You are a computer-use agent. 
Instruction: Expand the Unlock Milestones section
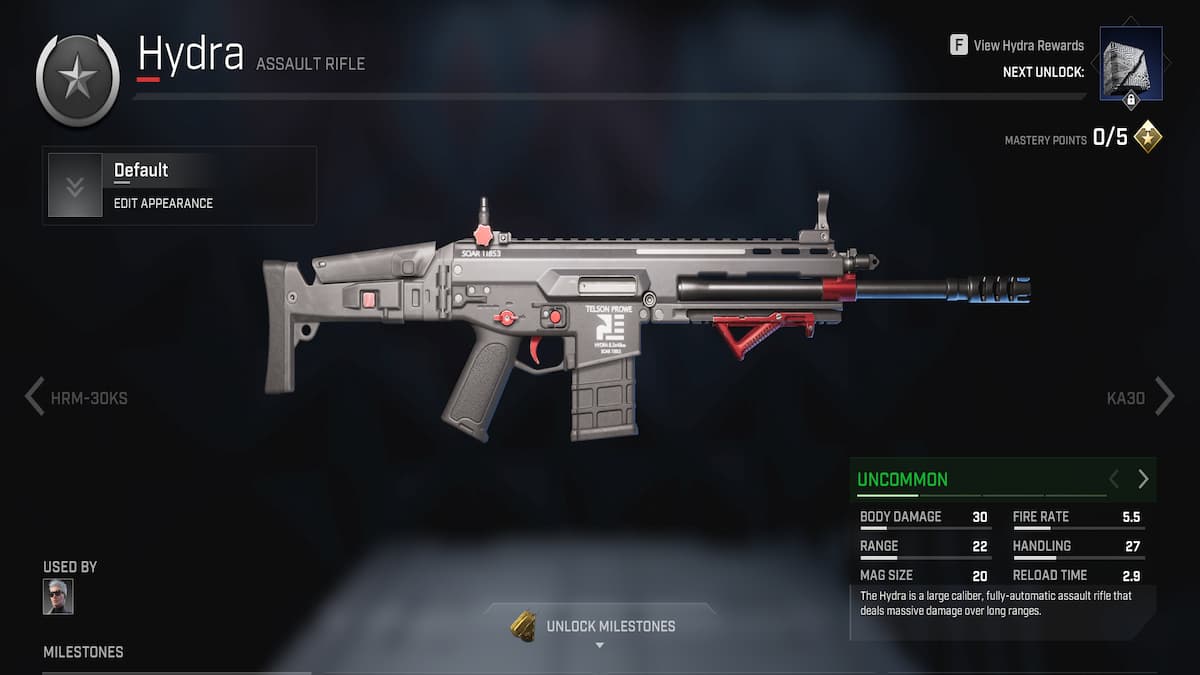598,627
